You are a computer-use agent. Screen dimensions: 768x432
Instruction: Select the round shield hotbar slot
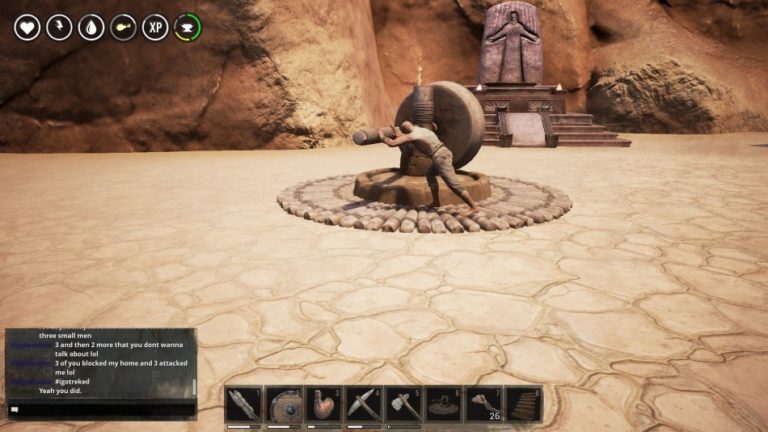click(284, 404)
